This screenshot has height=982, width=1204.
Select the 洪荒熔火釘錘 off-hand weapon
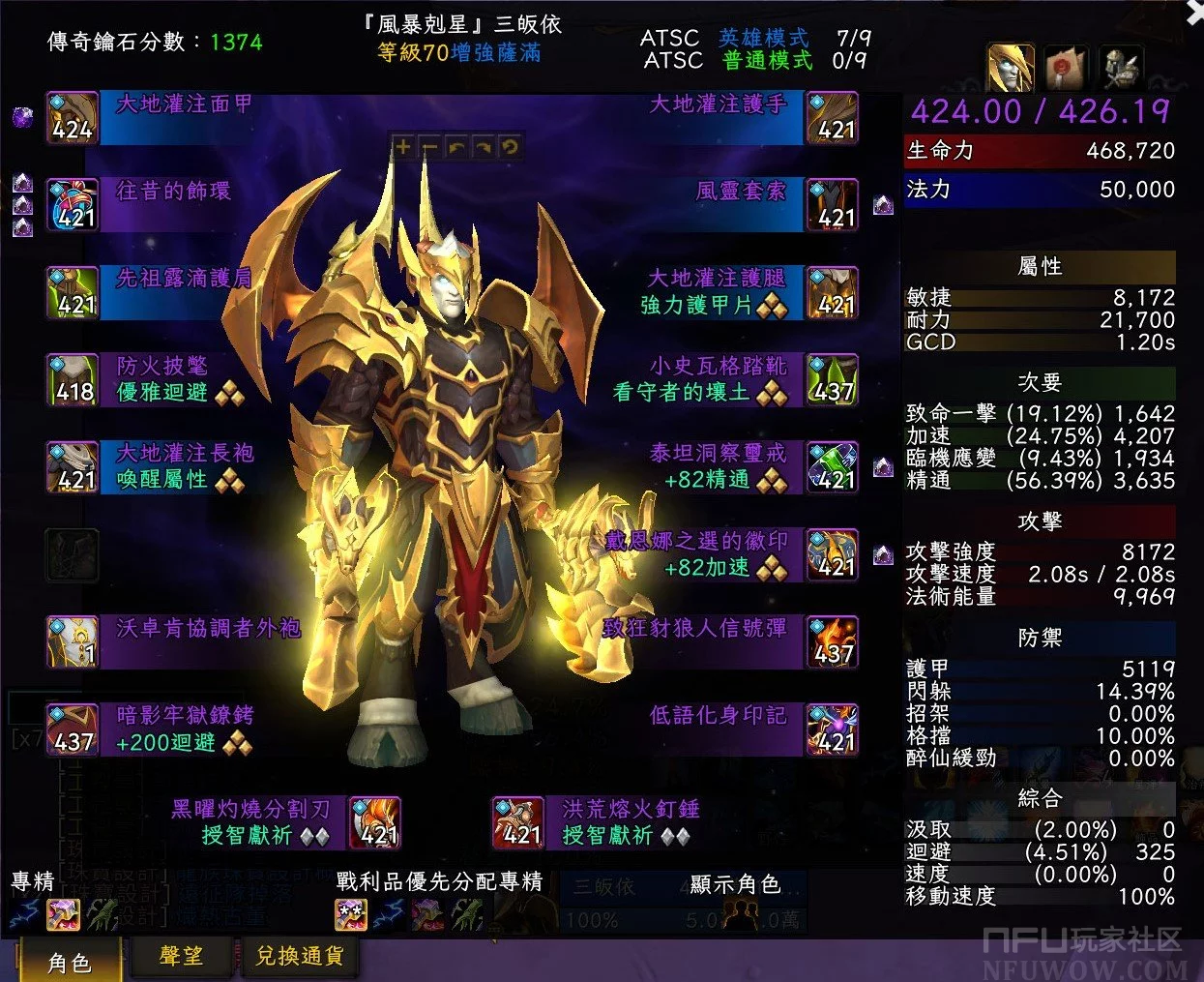tap(518, 823)
